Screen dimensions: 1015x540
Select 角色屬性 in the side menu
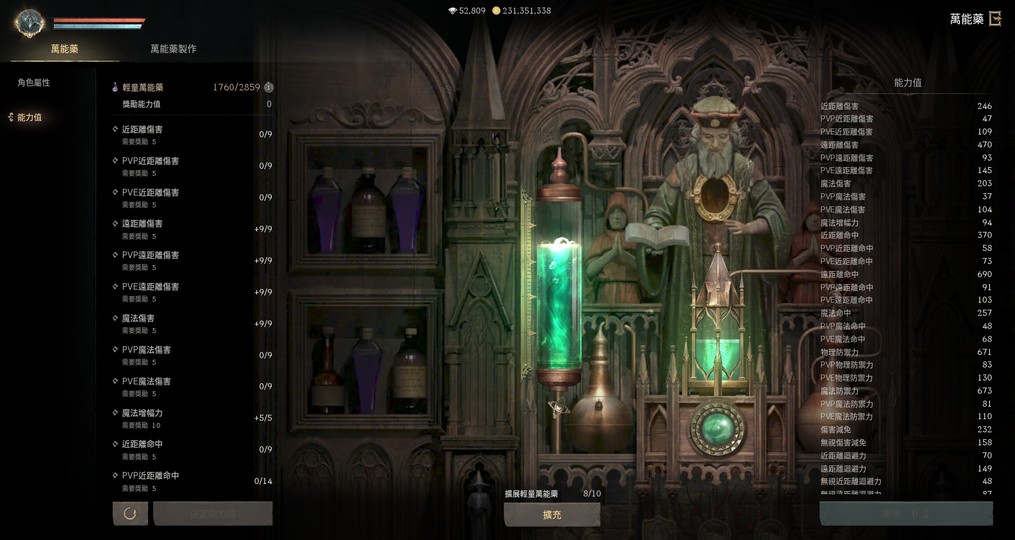(34, 83)
